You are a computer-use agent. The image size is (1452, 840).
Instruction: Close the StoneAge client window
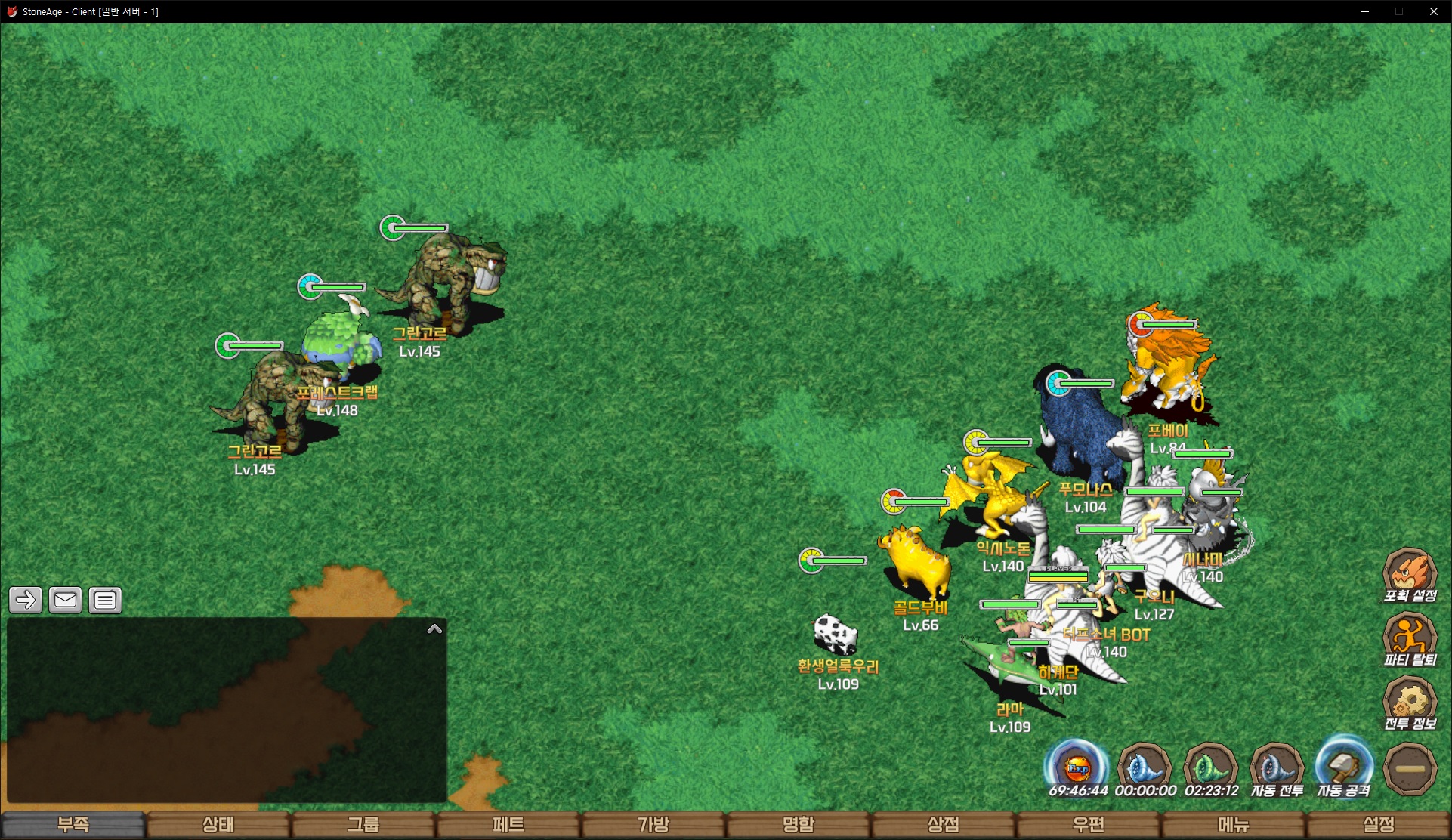click(1433, 11)
